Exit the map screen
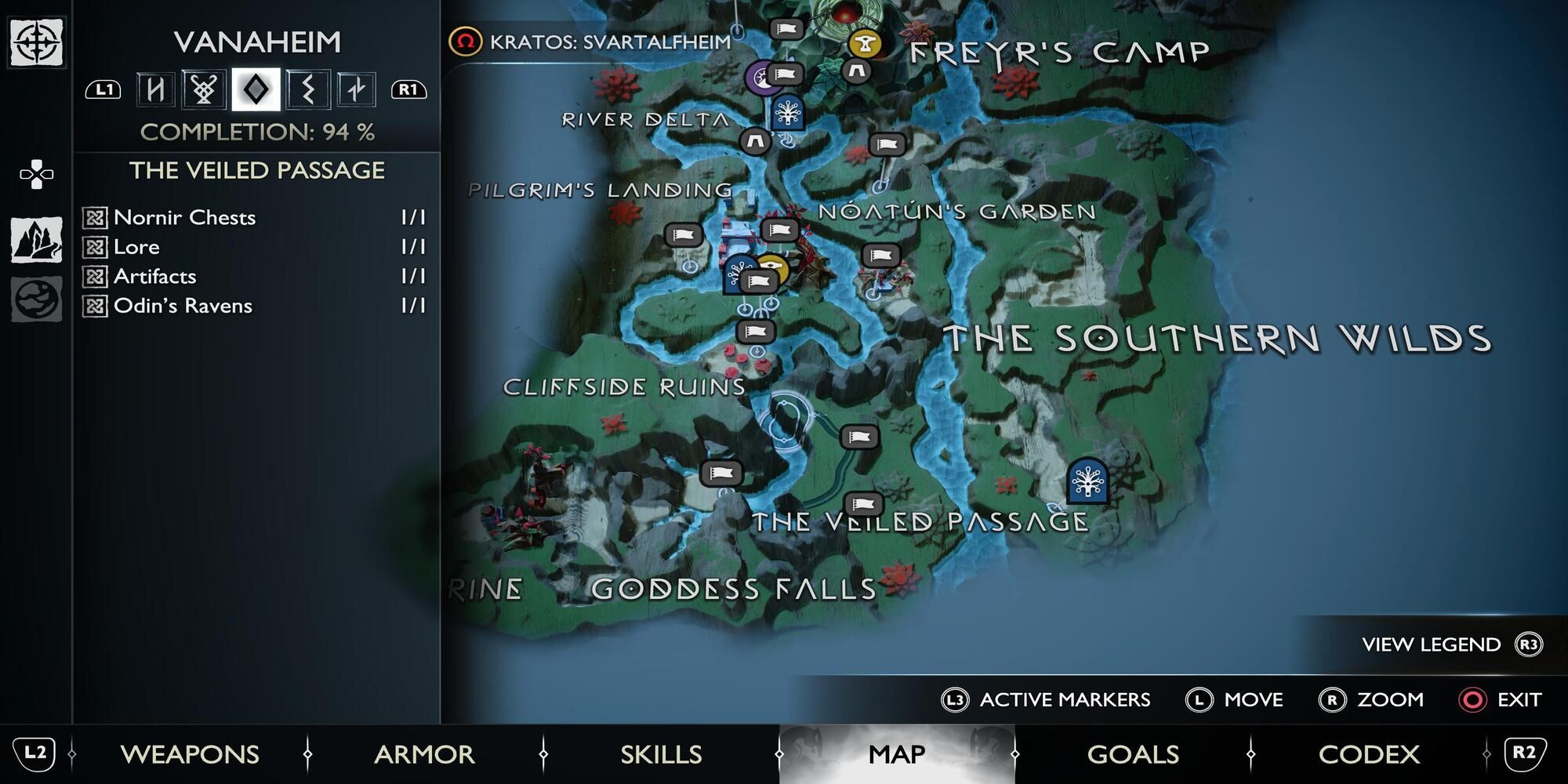Screen dimensions: 1568x784 (1501, 699)
